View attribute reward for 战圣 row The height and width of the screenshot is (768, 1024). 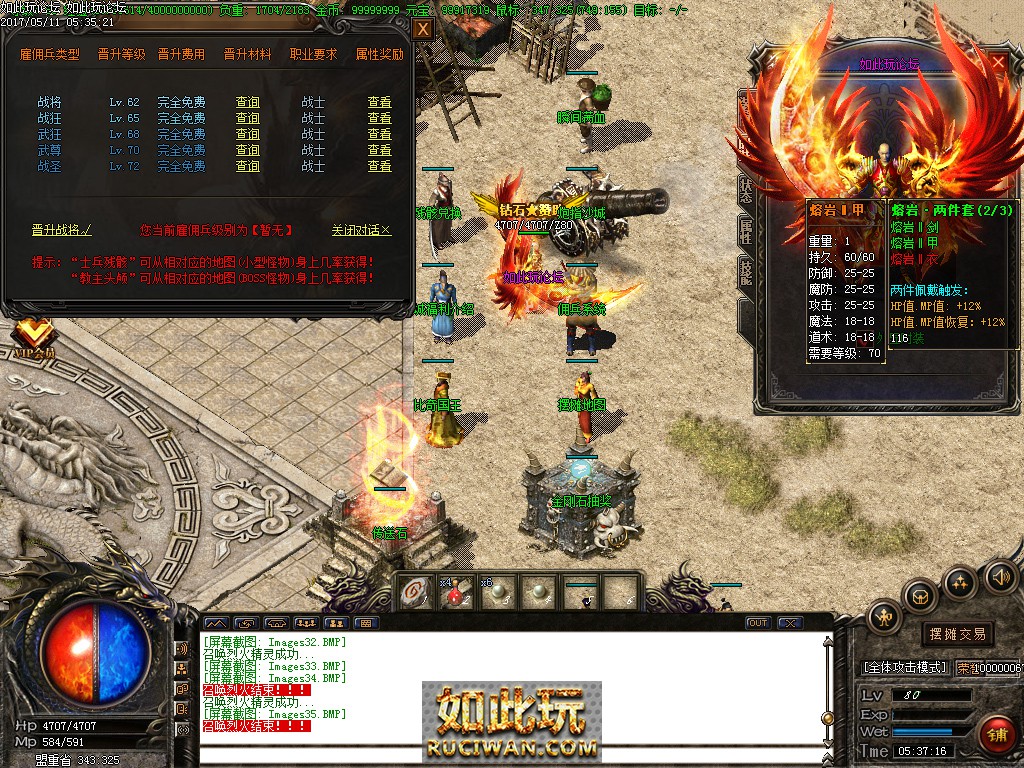pyautogui.click(x=379, y=166)
